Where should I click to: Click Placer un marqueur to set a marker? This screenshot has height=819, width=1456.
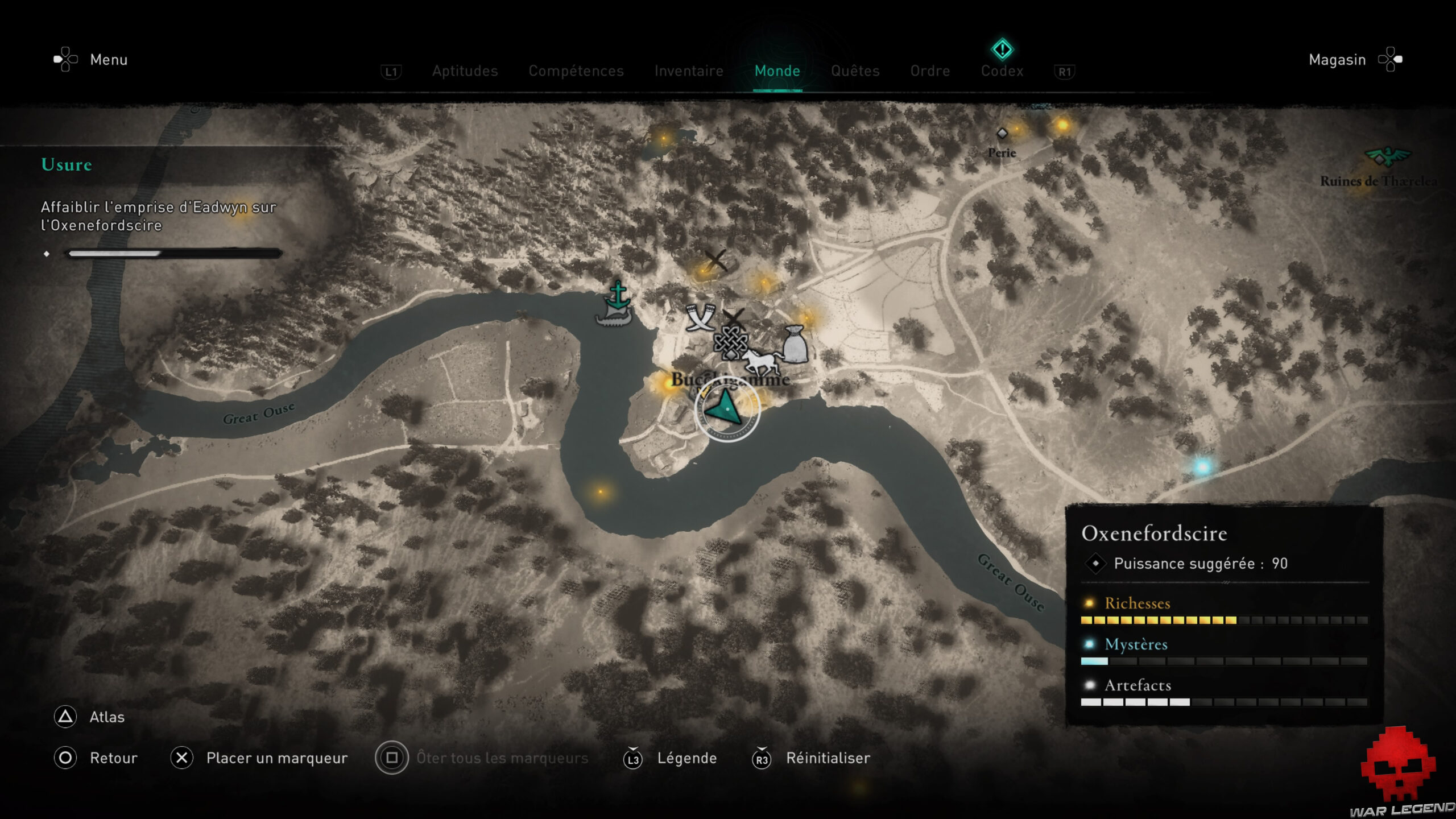277,758
